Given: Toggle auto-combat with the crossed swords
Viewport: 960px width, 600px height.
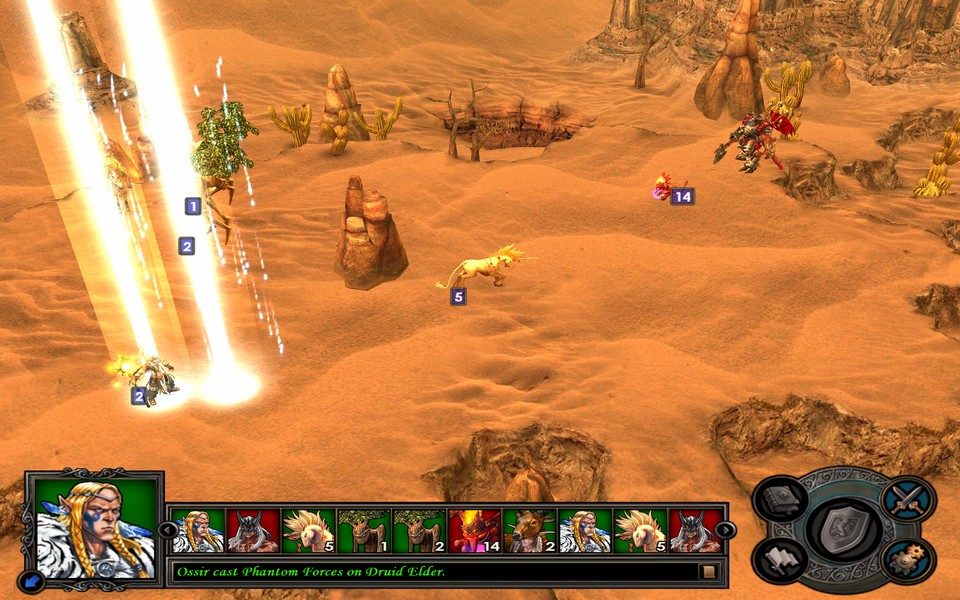Looking at the screenshot, I should tap(909, 499).
